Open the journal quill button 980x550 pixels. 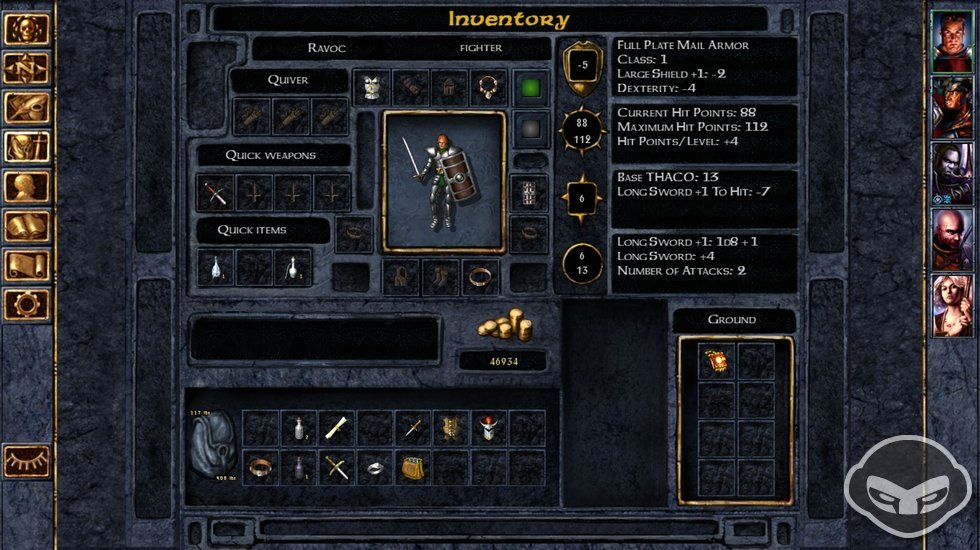click(26, 107)
